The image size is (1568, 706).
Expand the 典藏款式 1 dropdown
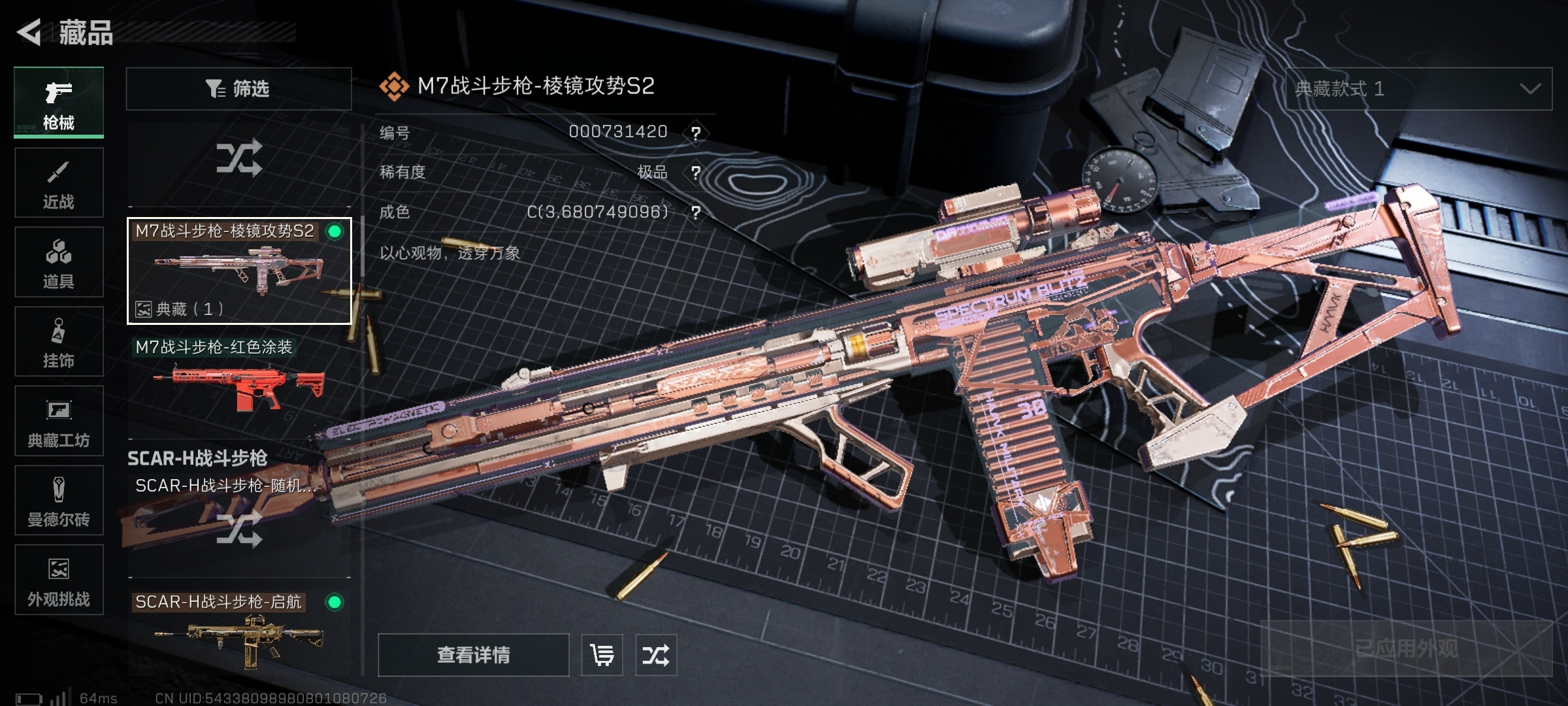click(x=1418, y=89)
